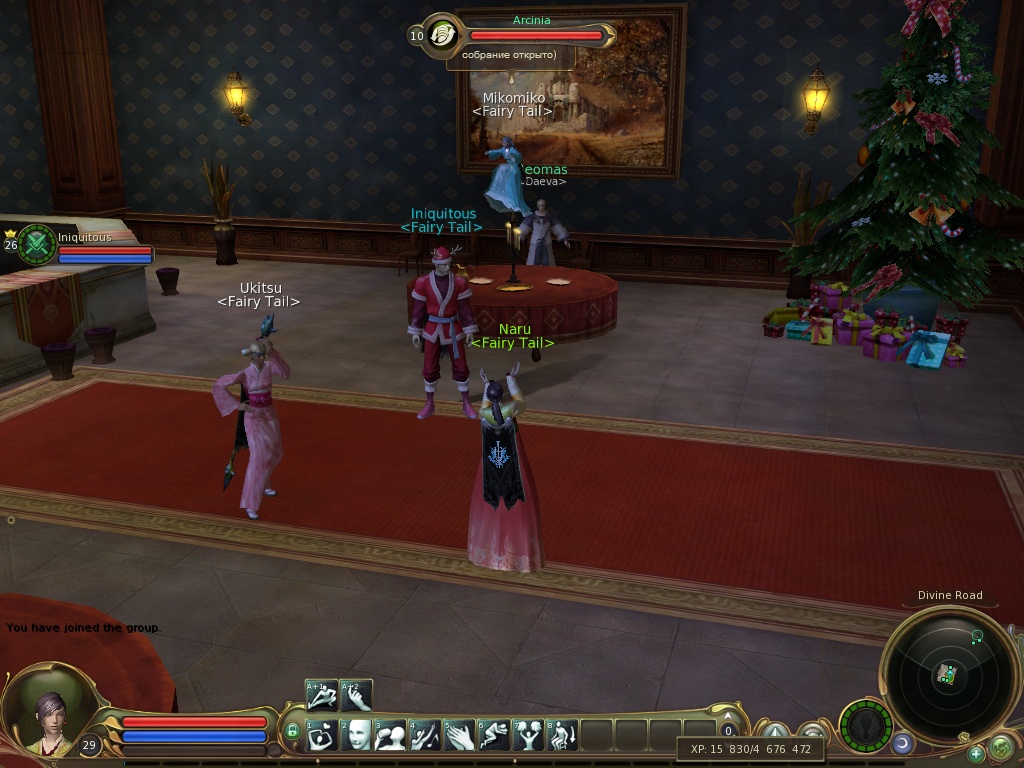Activate the heart emote in slot 1
1024x768 pixels.
click(322, 736)
